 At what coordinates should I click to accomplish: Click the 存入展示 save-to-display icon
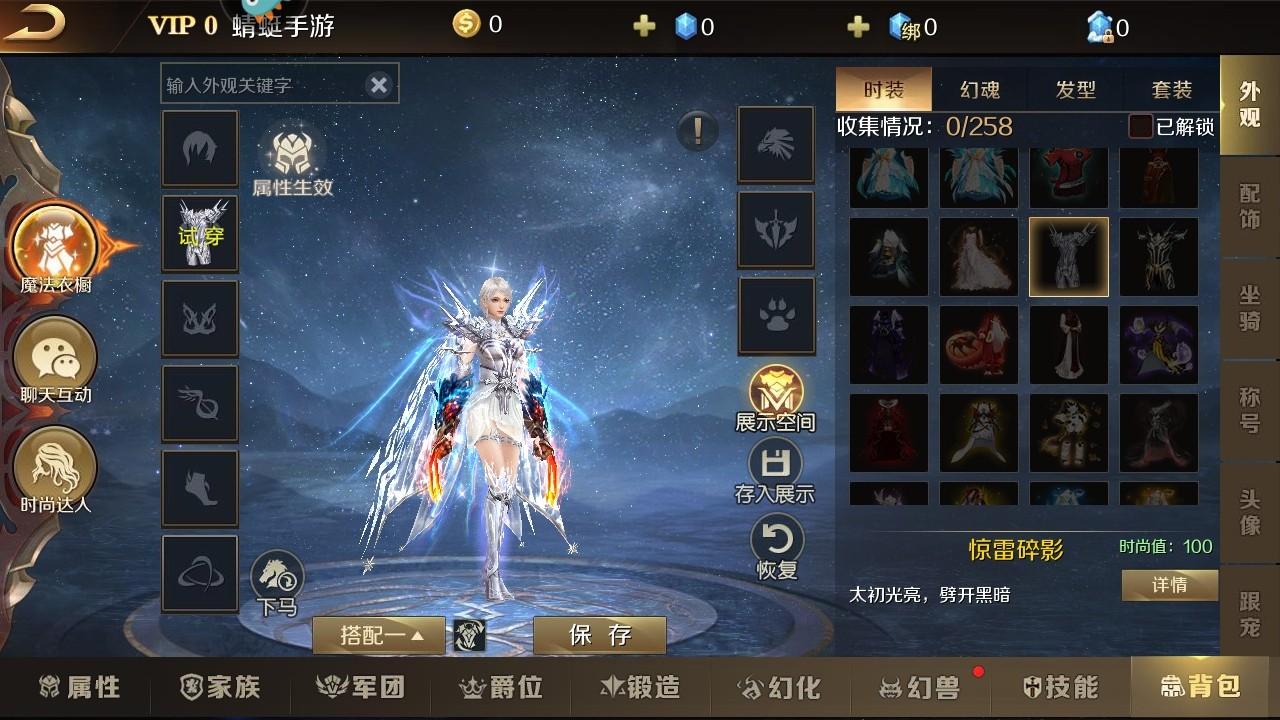coord(777,463)
